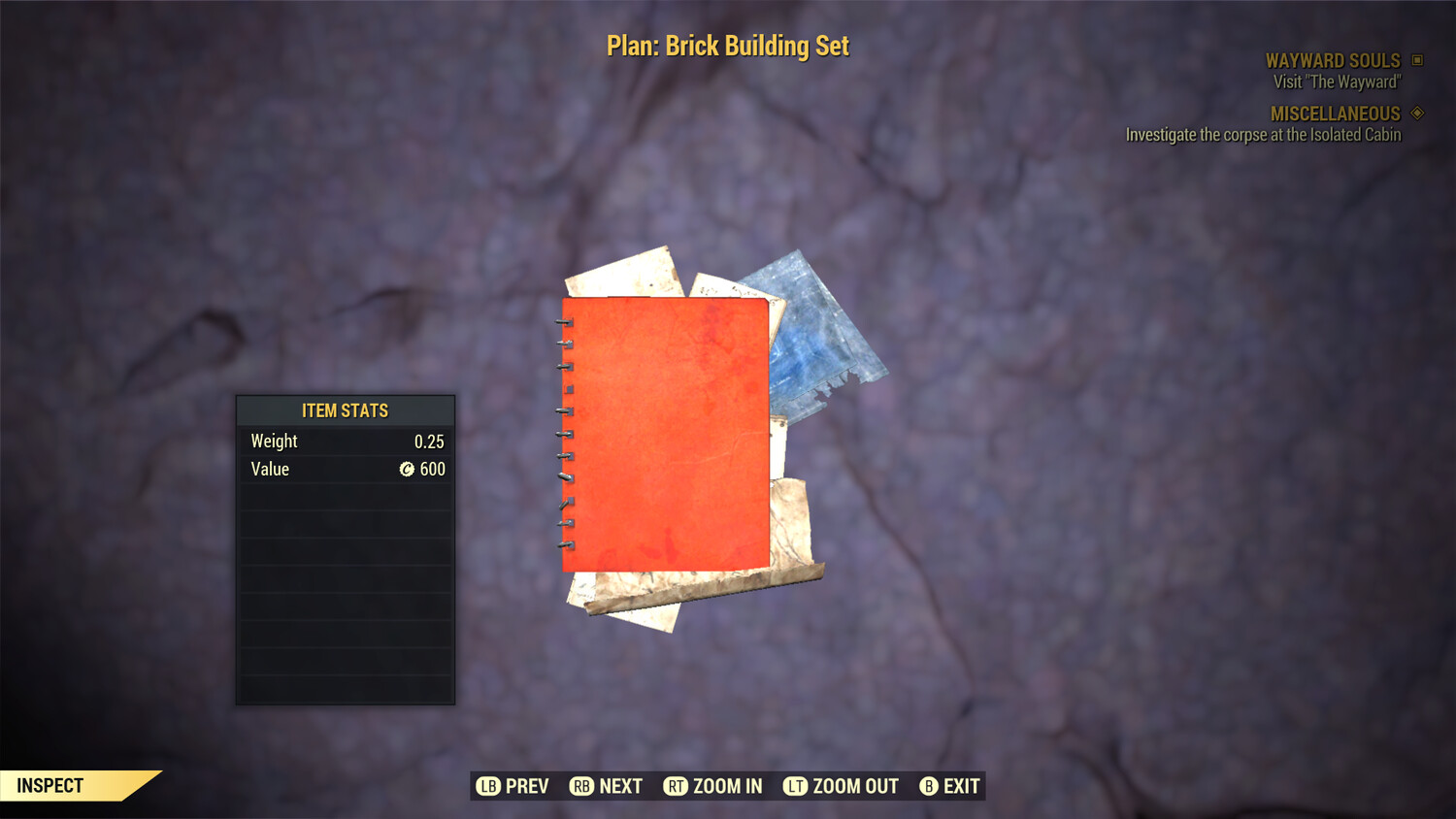Select the NEXT navigation control
1456x819 pixels.
pos(619,786)
